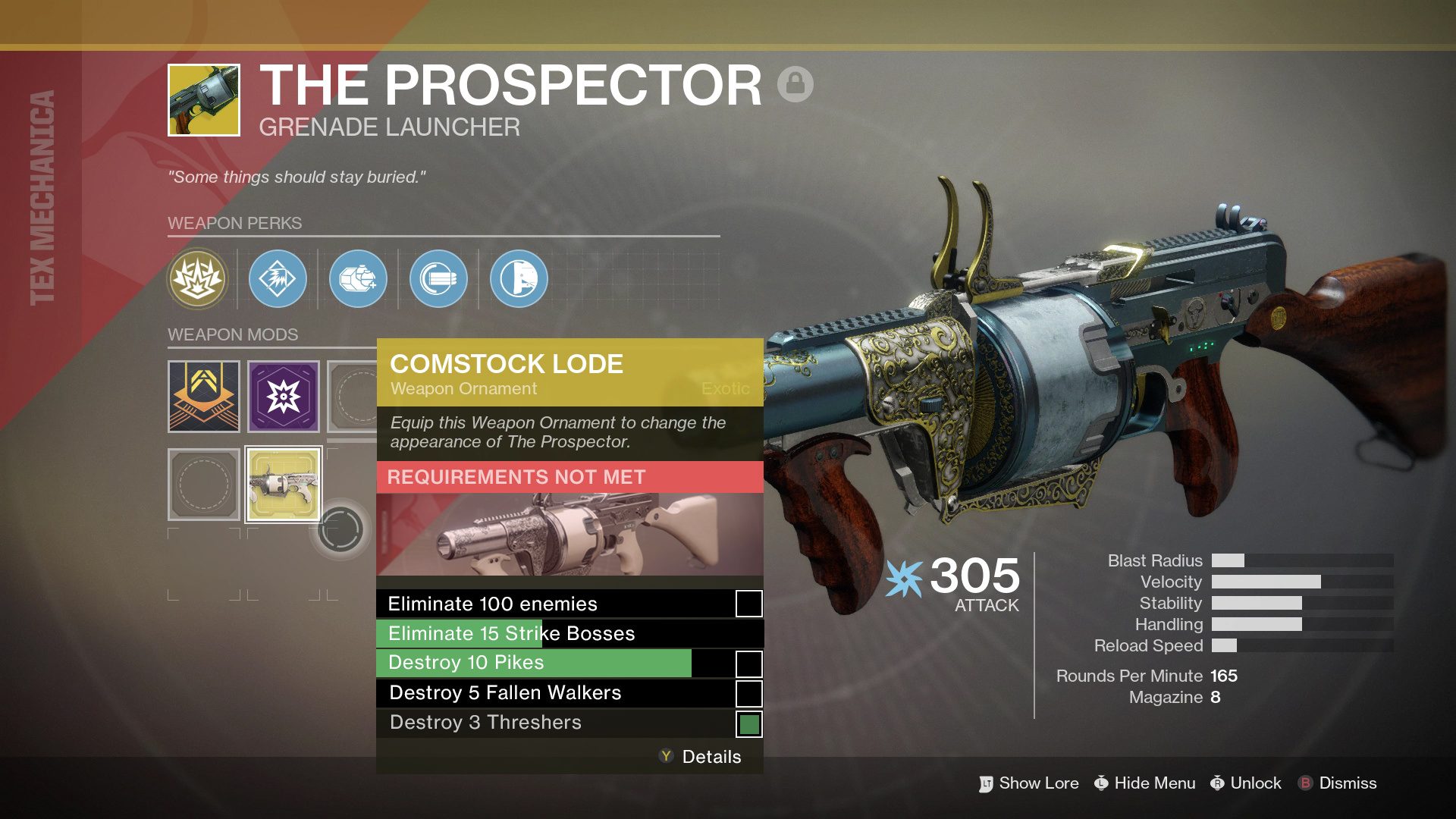
Task: Select the purple starburst weapon mod
Action: (284, 397)
